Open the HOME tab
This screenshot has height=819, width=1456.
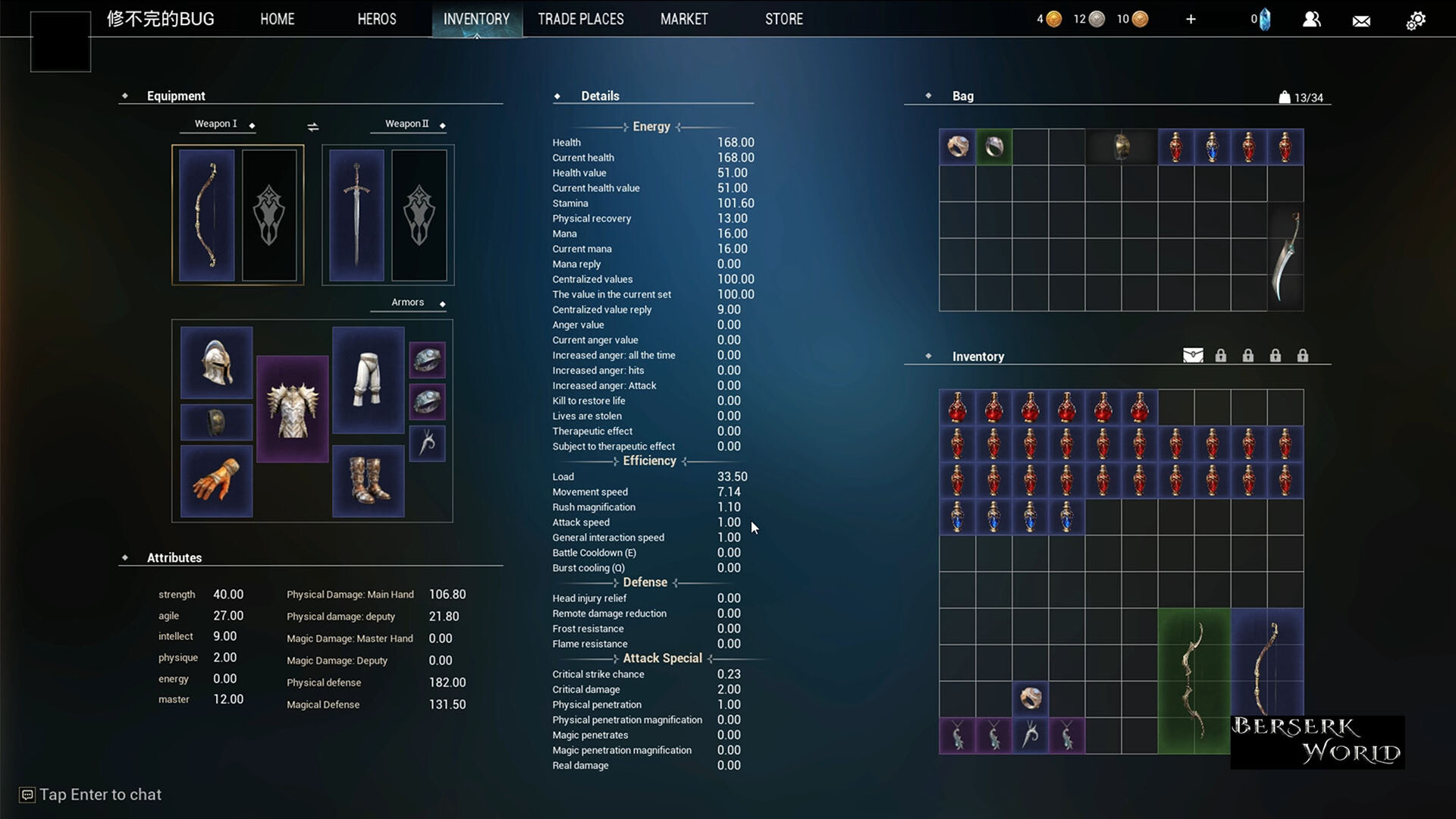277,19
